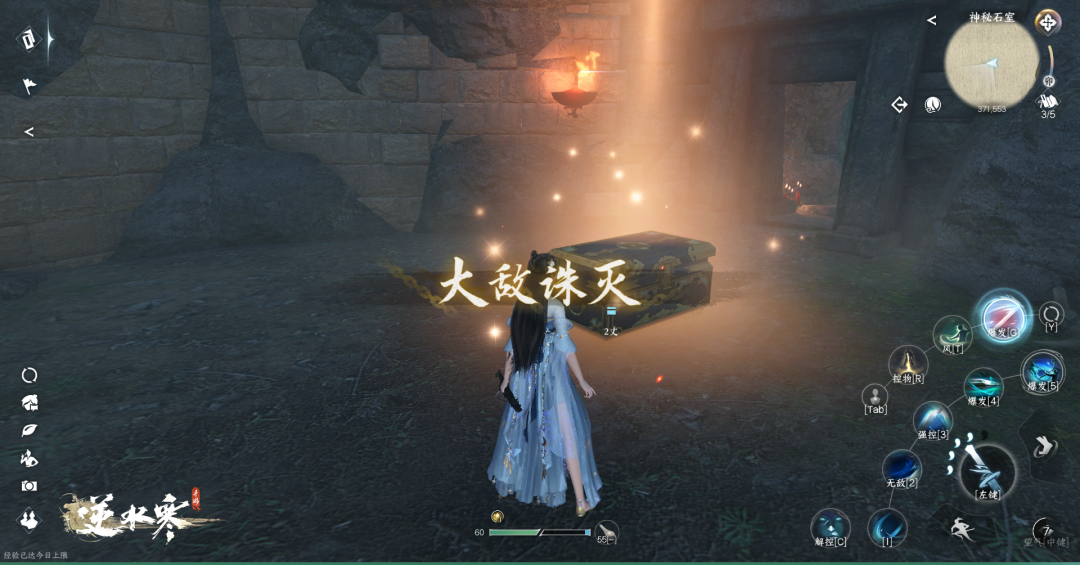The height and width of the screenshot is (565, 1080).
Task: Open the circular minimap
Action: tap(991, 62)
